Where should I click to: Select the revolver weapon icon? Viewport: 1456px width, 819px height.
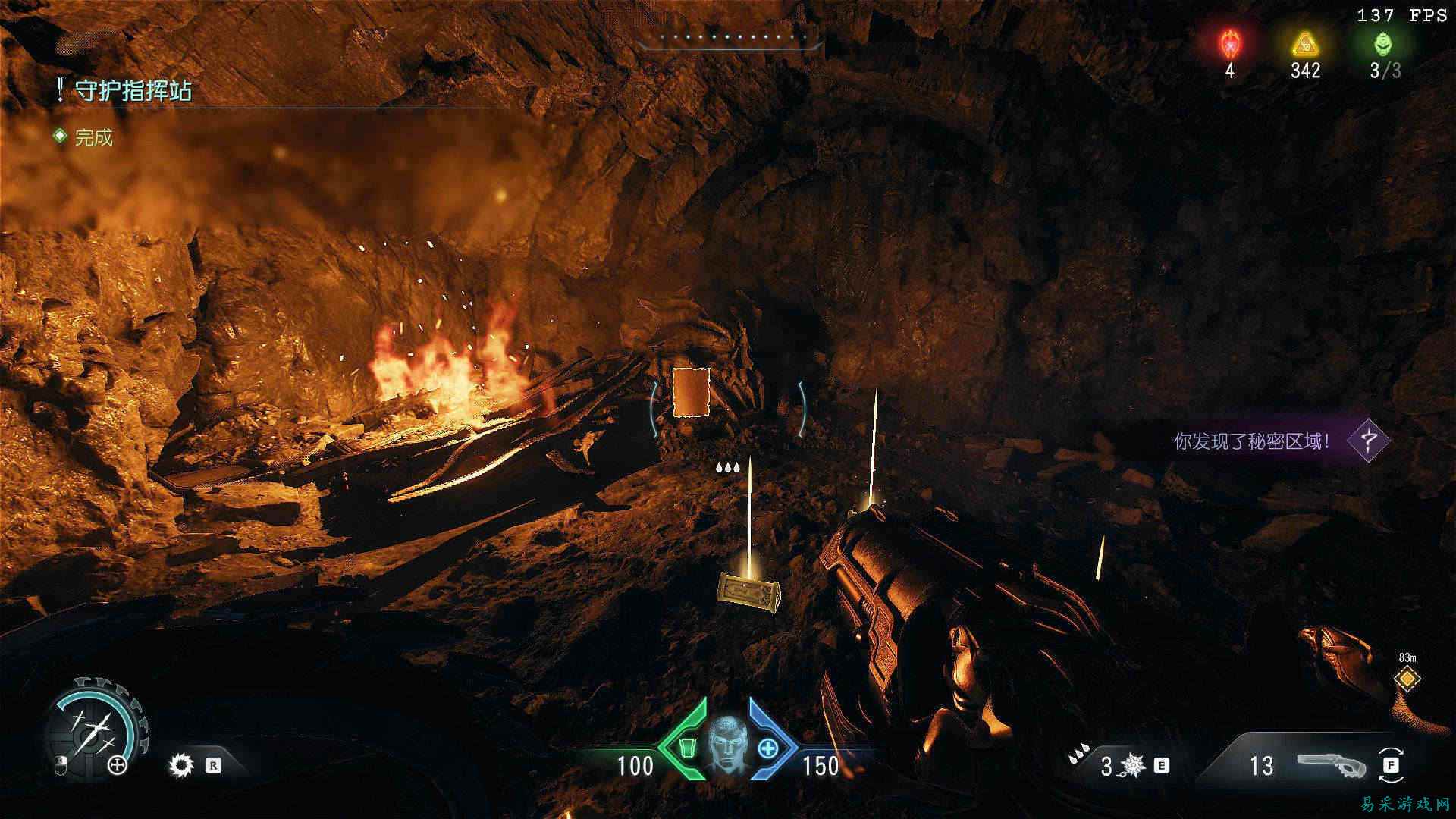point(1332,765)
